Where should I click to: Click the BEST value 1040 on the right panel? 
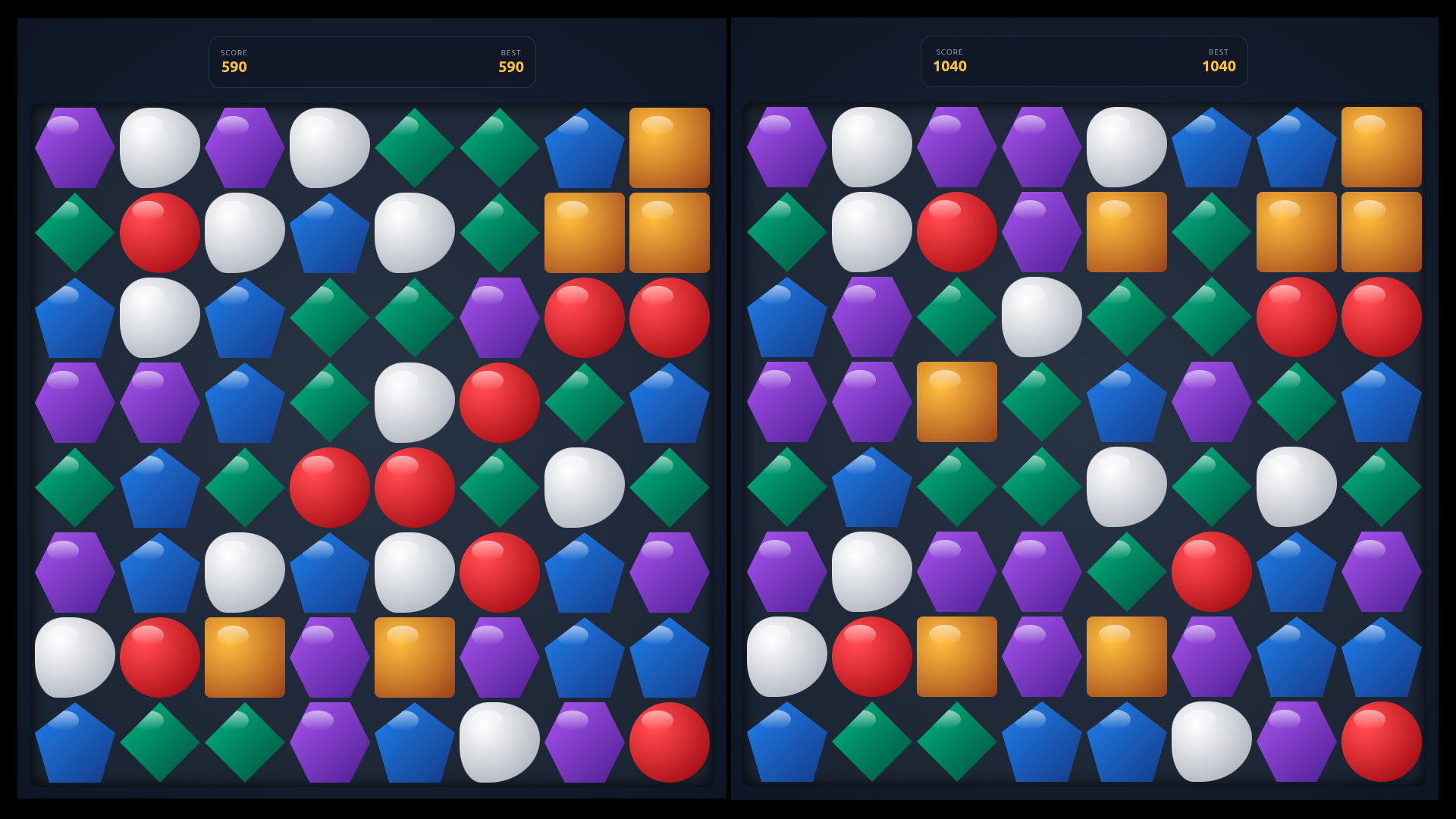[1221, 67]
